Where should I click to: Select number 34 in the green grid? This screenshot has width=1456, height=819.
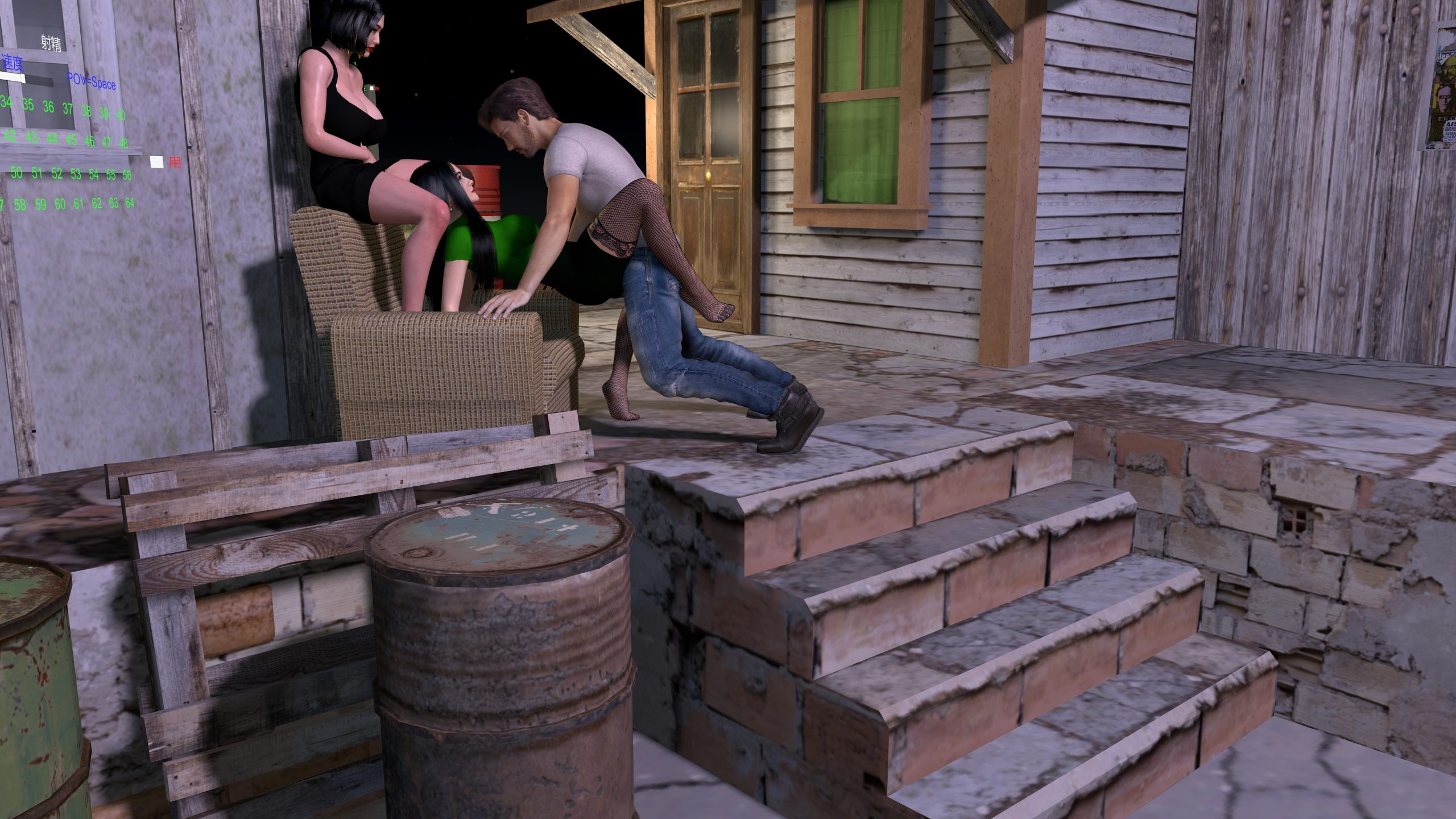7,103
